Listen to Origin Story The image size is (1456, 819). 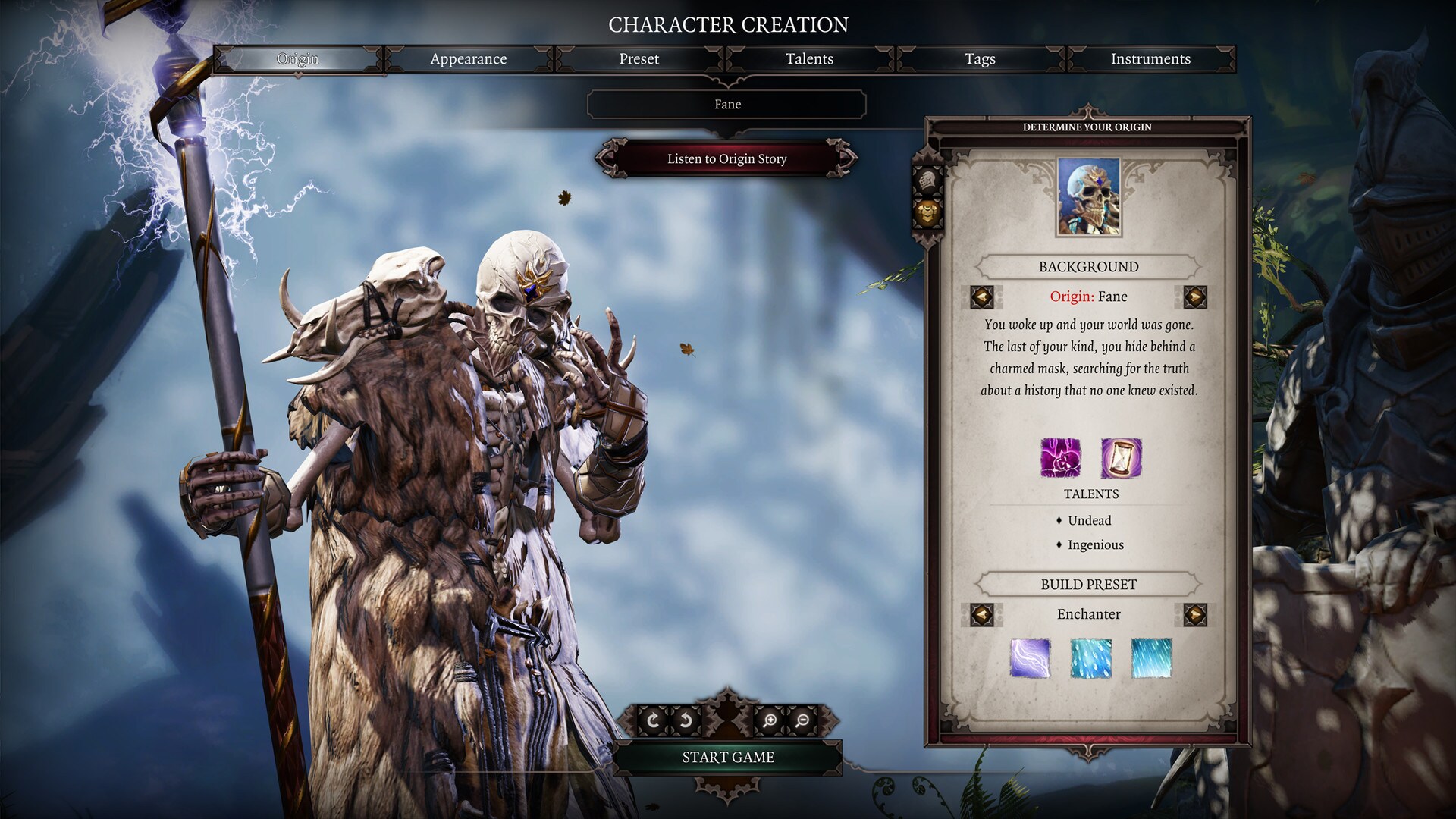pos(726,159)
